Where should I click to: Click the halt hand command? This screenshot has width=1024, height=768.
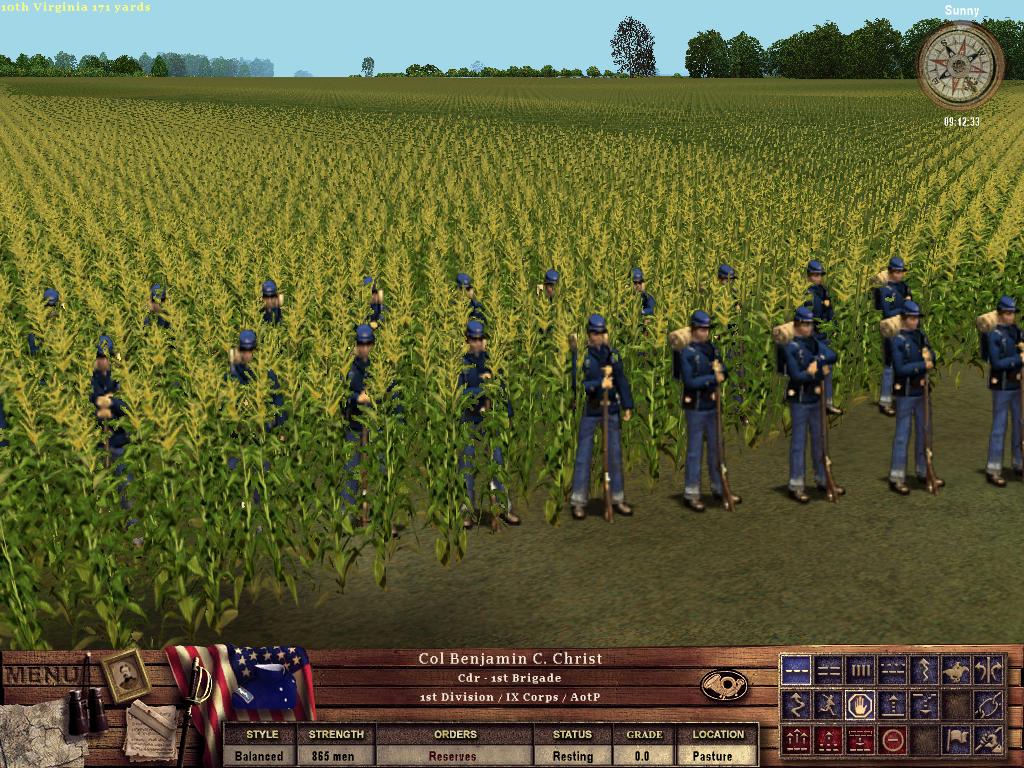[x=860, y=705]
